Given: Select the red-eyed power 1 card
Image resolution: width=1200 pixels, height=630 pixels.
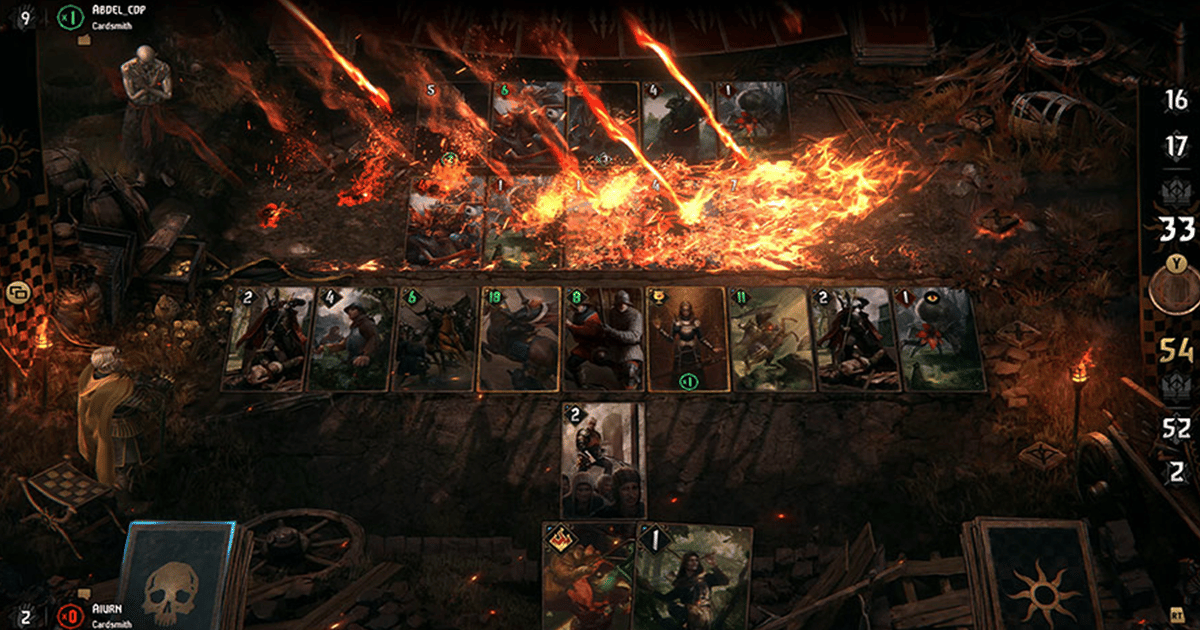Looking at the screenshot, I should point(940,339).
